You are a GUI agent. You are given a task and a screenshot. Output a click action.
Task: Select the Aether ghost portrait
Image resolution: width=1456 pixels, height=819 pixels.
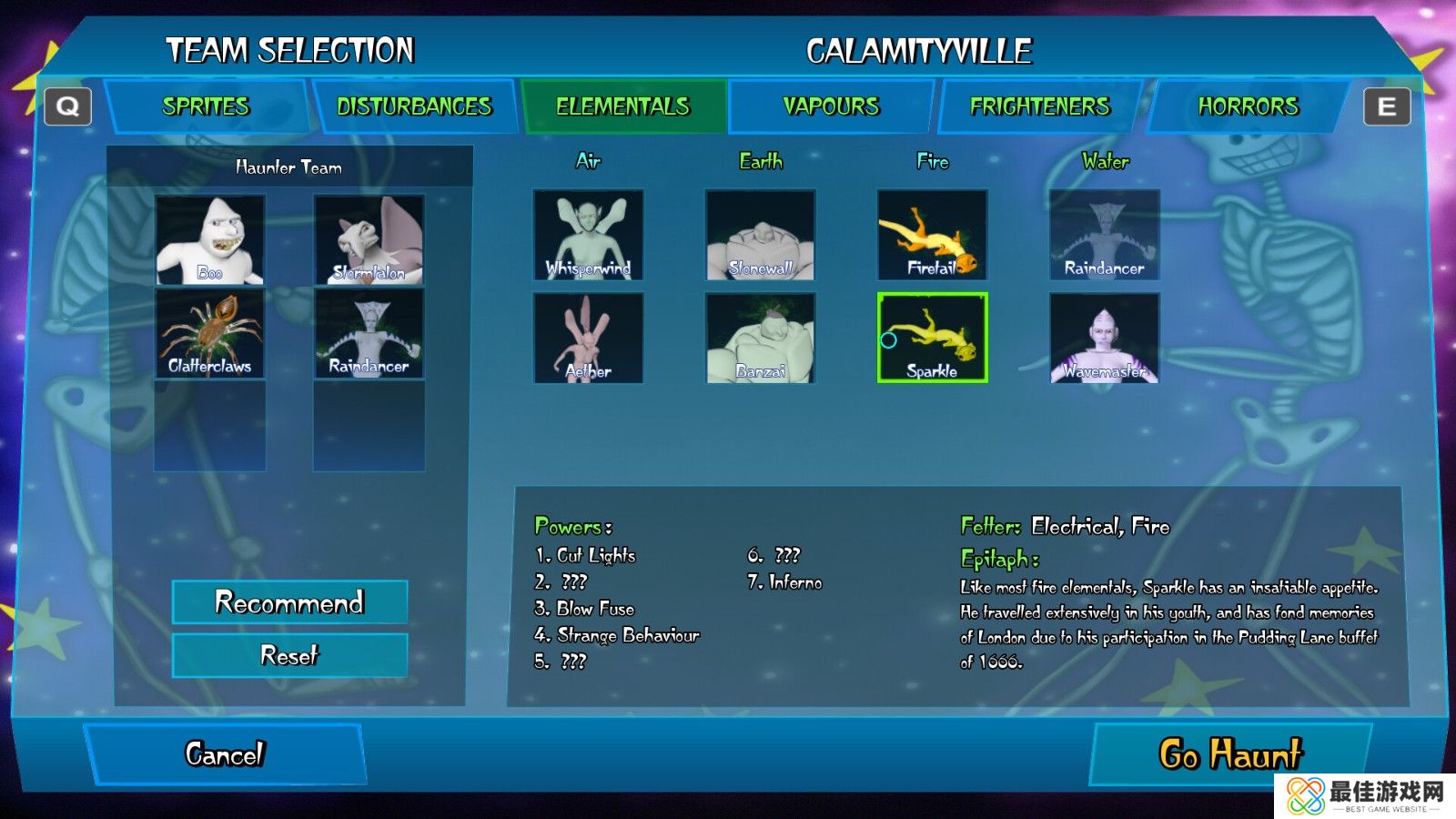[588, 338]
